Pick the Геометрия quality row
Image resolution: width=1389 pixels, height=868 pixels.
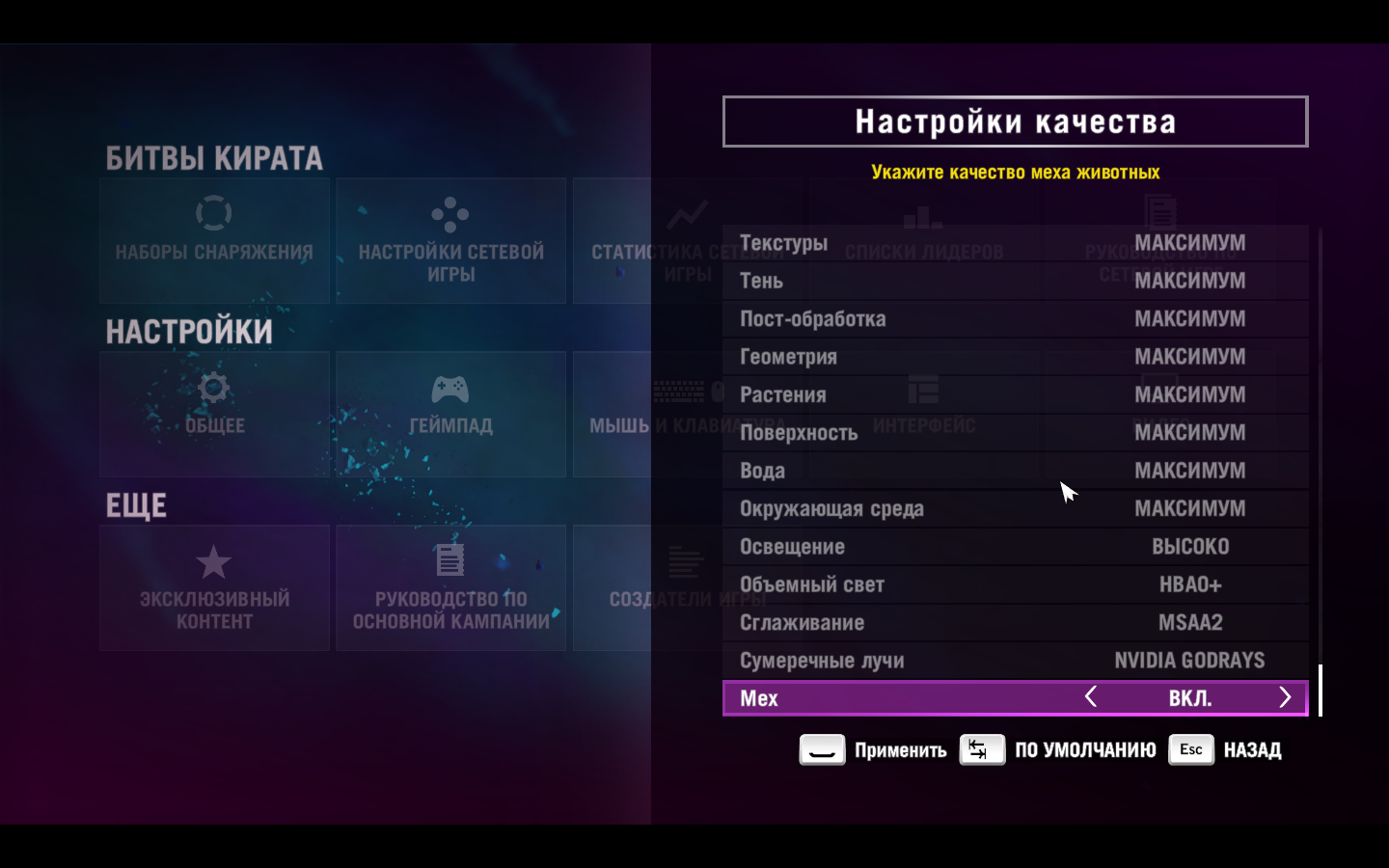click(x=1015, y=357)
